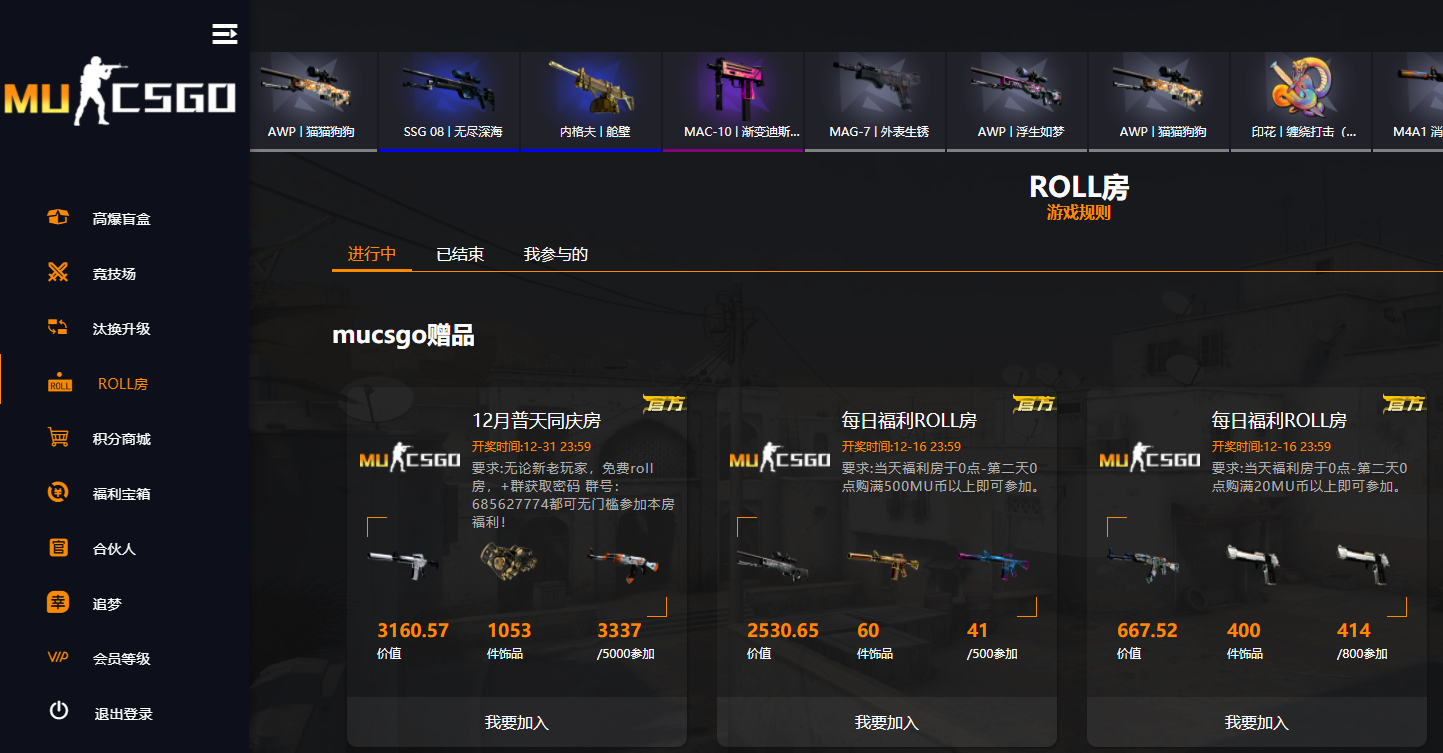Click the 退出登录 logout icon
The width and height of the screenshot is (1443, 753).
click(57, 713)
